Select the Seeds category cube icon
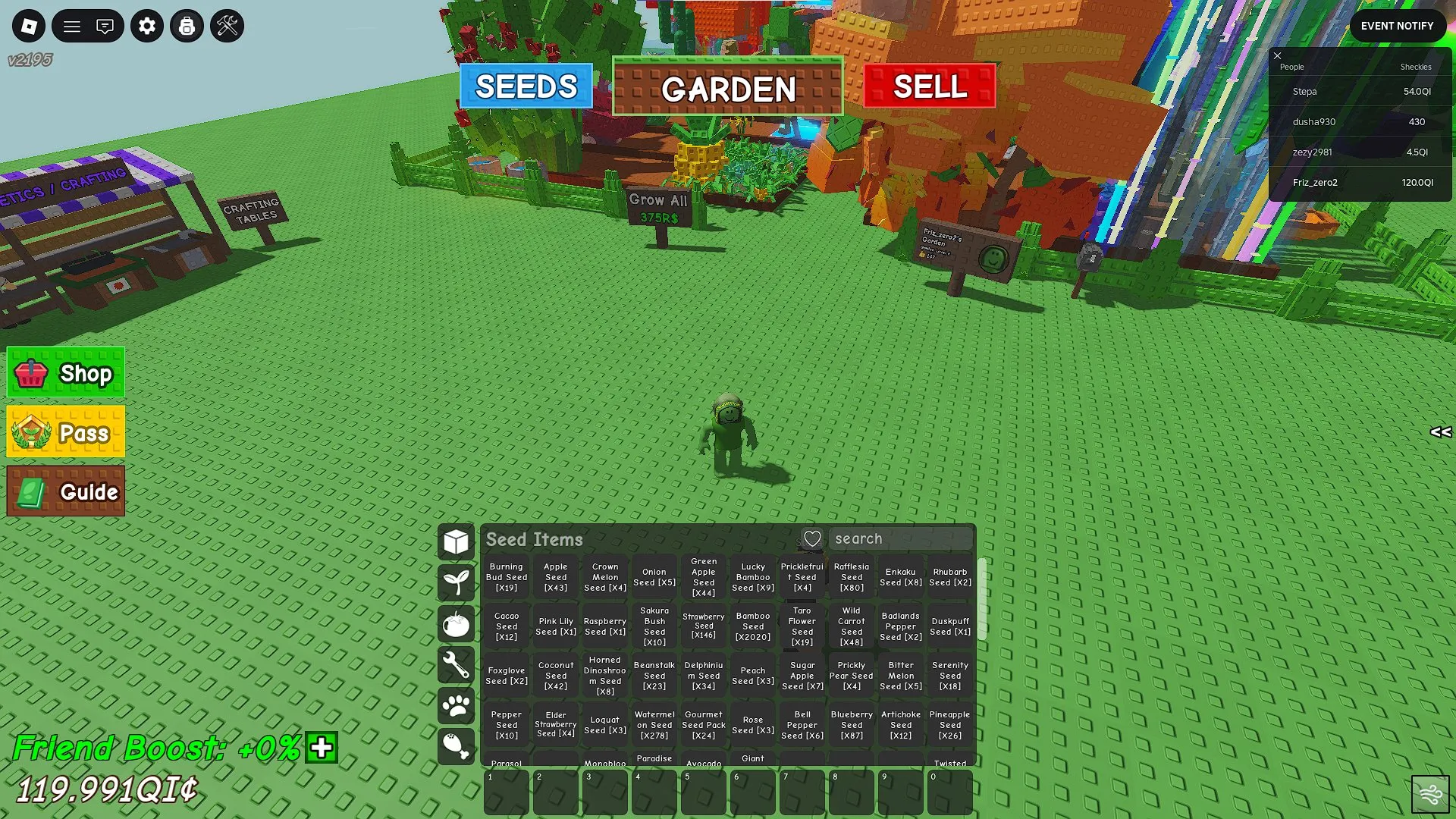The height and width of the screenshot is (819, 1456). [456, 541]
